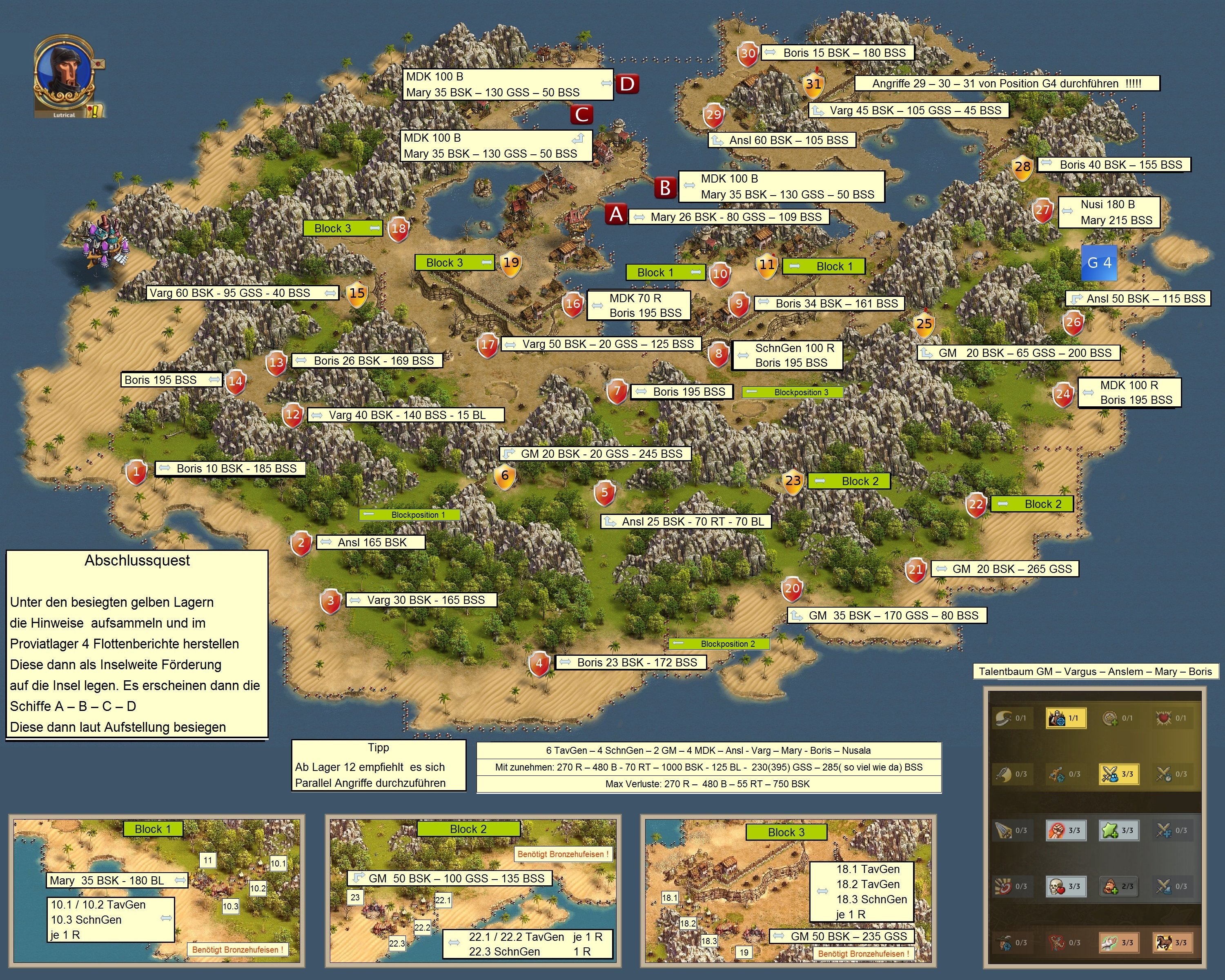Screen dimensions: 1225x980
Task: Open the quest scroll with exclamation mark
Action: [x=94, y=110]
